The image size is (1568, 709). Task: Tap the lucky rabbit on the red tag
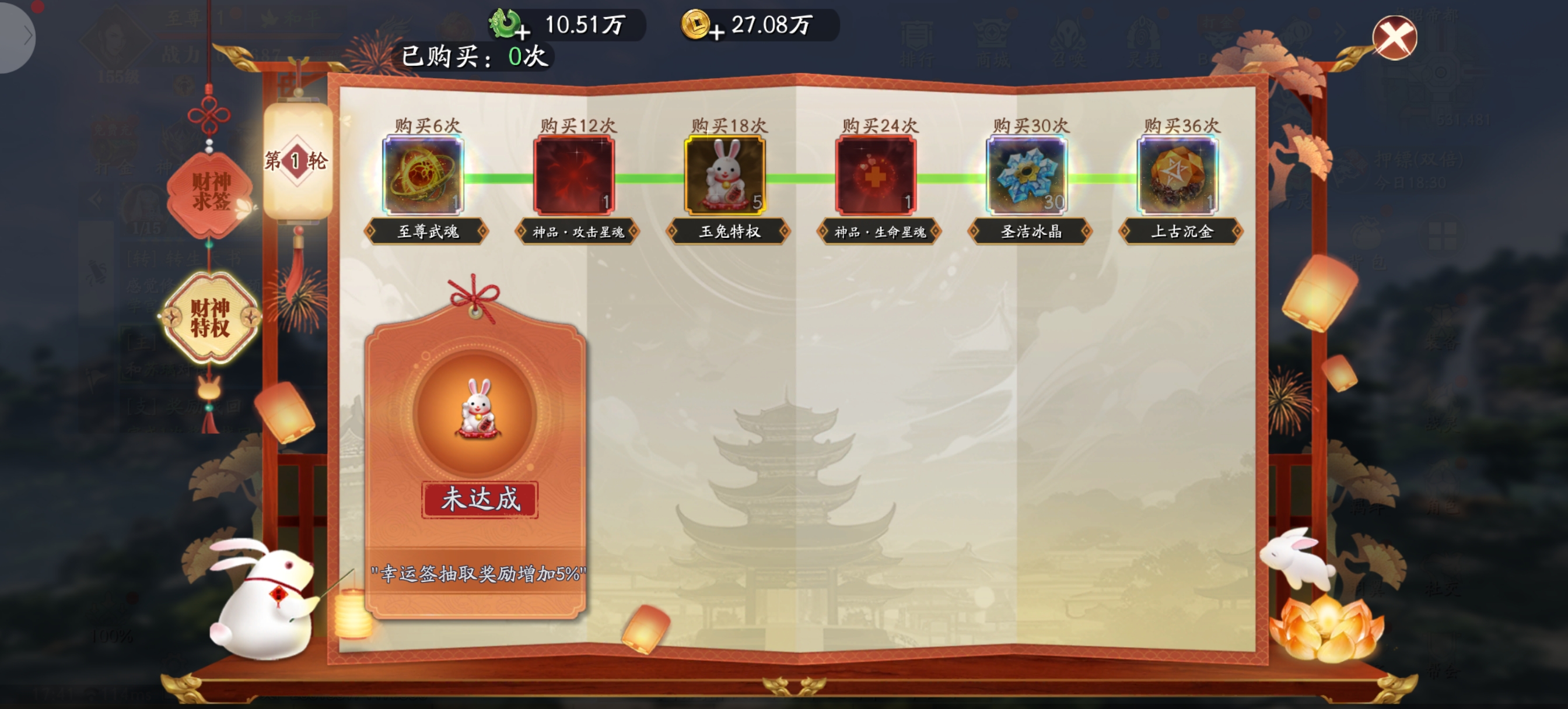pos(478,409)
